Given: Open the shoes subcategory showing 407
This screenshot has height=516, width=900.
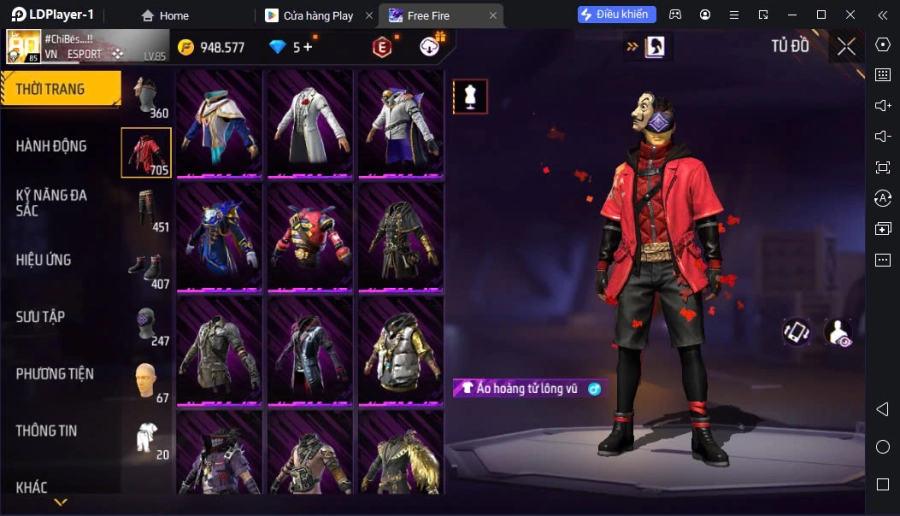Looking at the screenshot, I should point(147,267).
